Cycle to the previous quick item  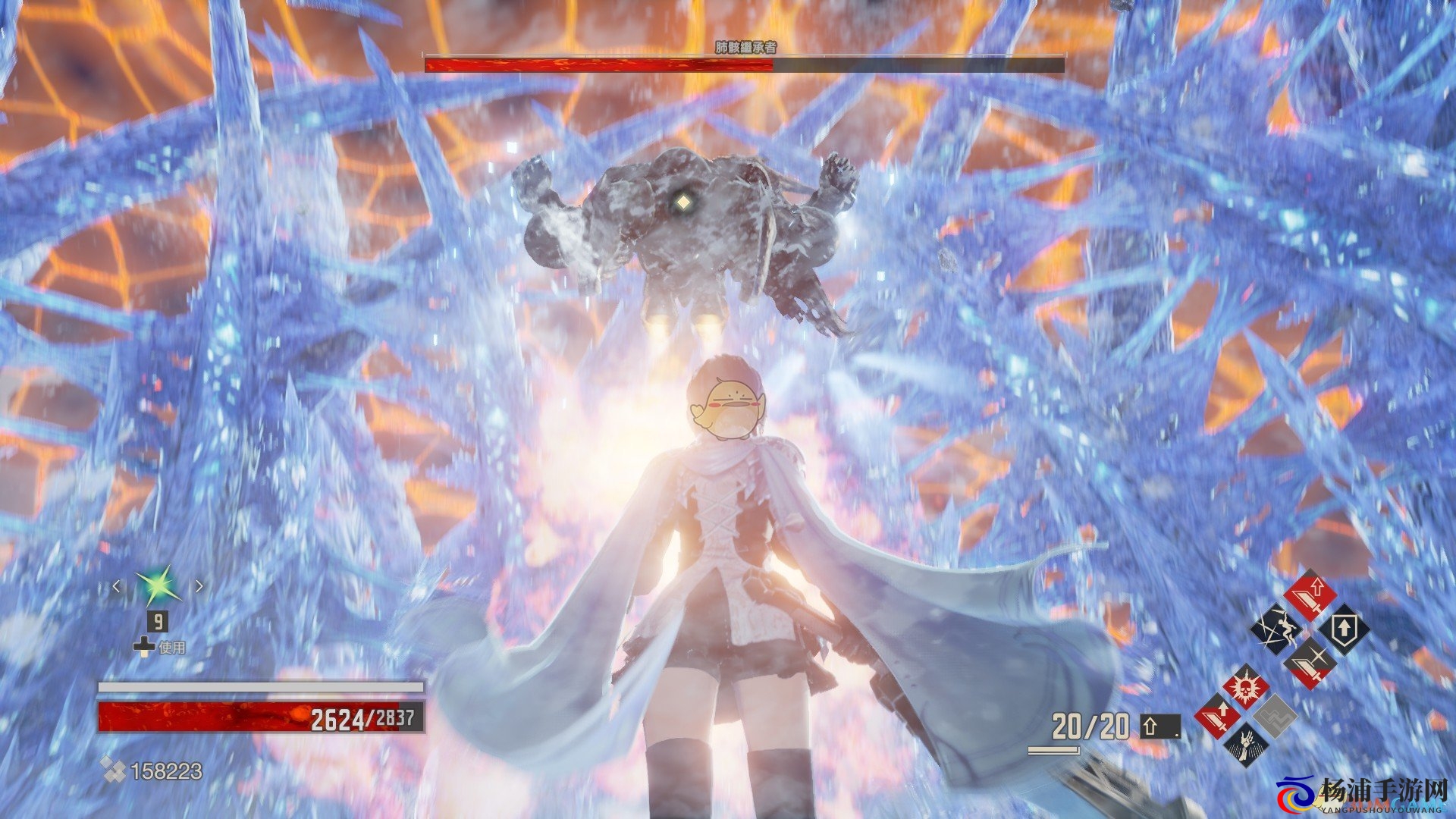pyautogui.click(x=116, y=586)
